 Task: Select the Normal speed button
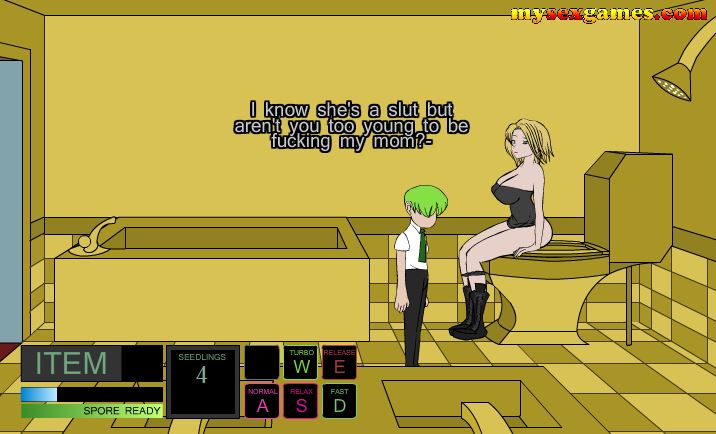click(x=262, y=401)
